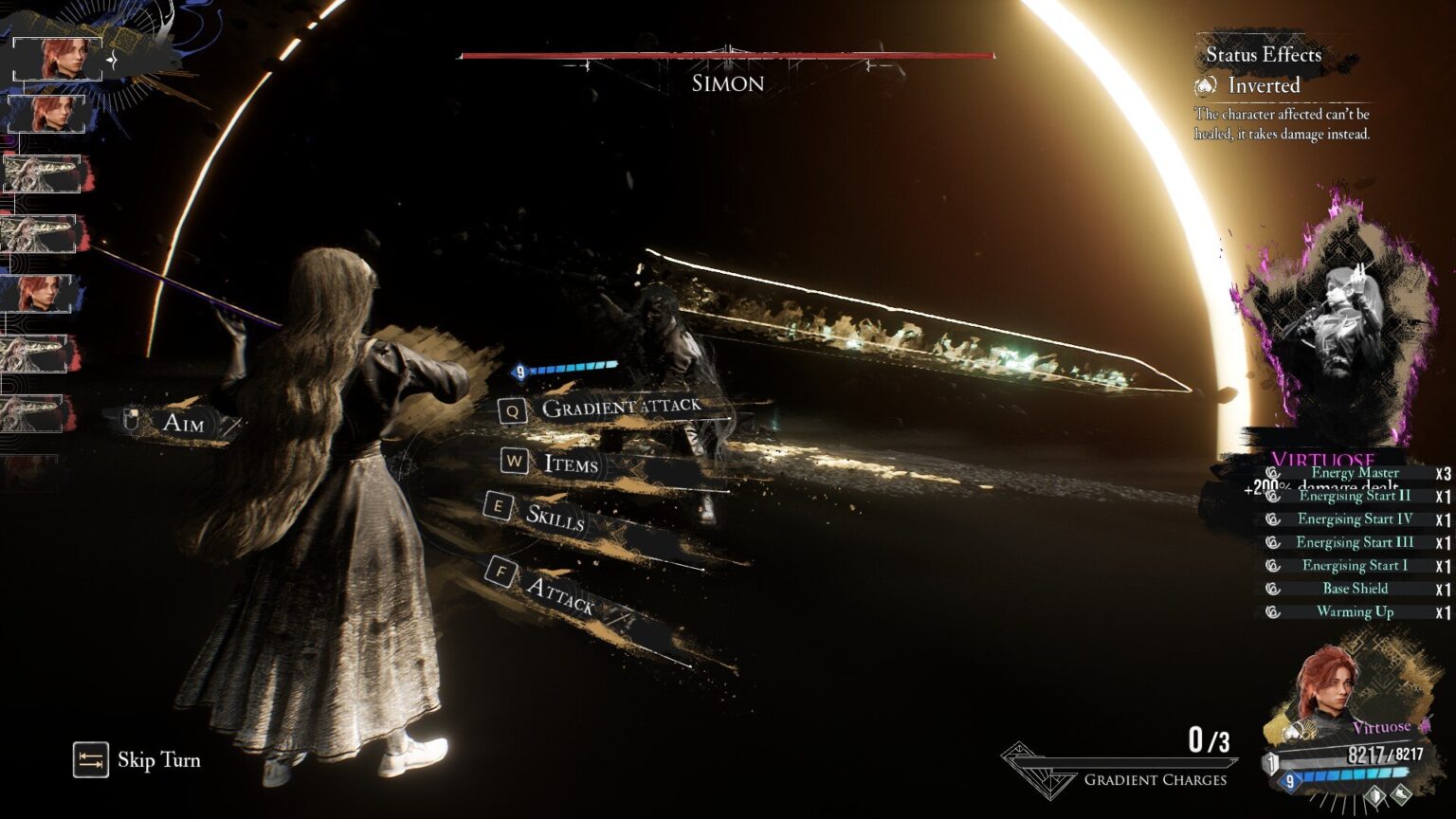Choose the basic Attack command
Viewport: 1456px width, 819px height.
[559, 593]
